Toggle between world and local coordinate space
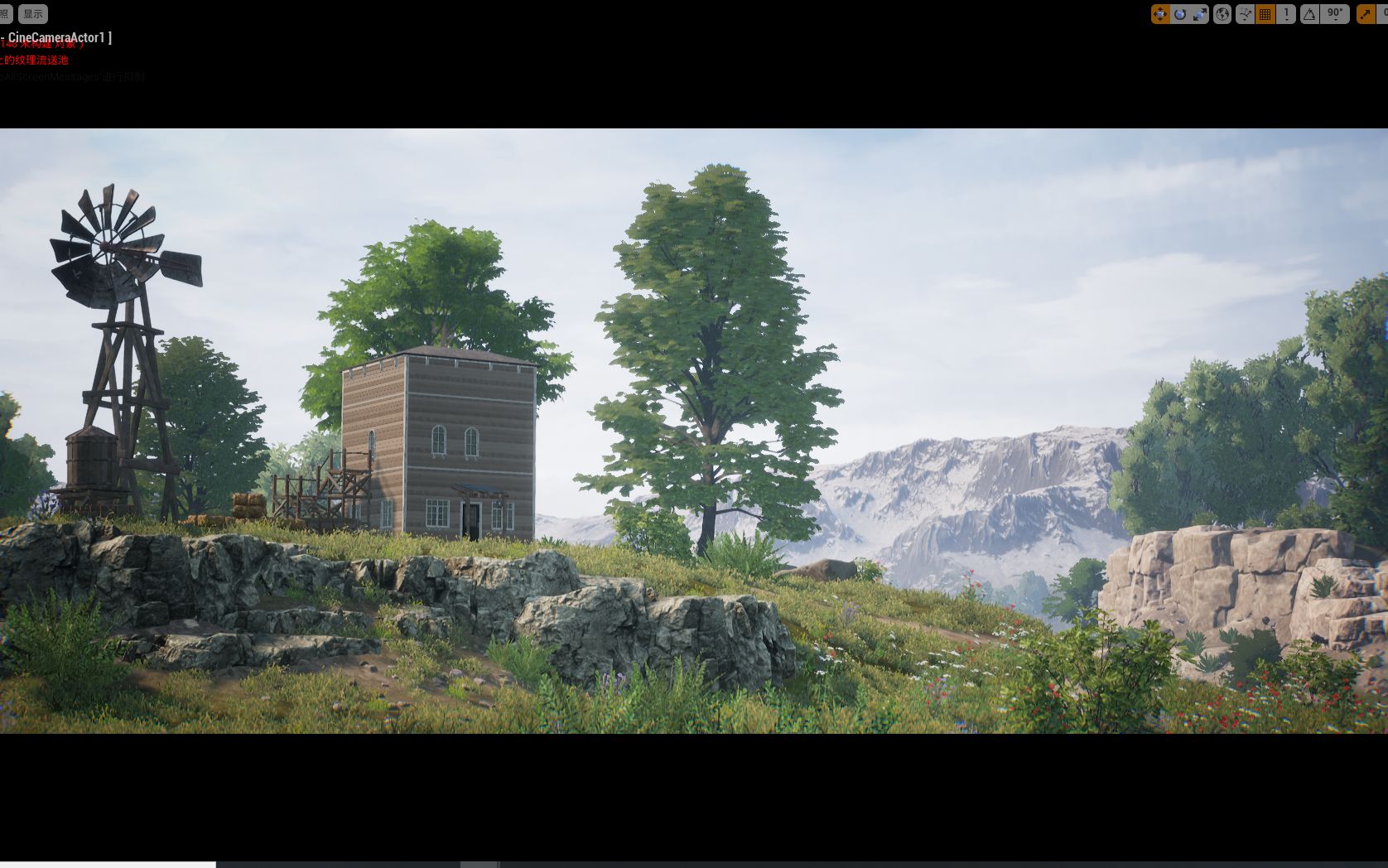Image resolution: width=1388 pixels, height=868 pixels. [1222, 13]
